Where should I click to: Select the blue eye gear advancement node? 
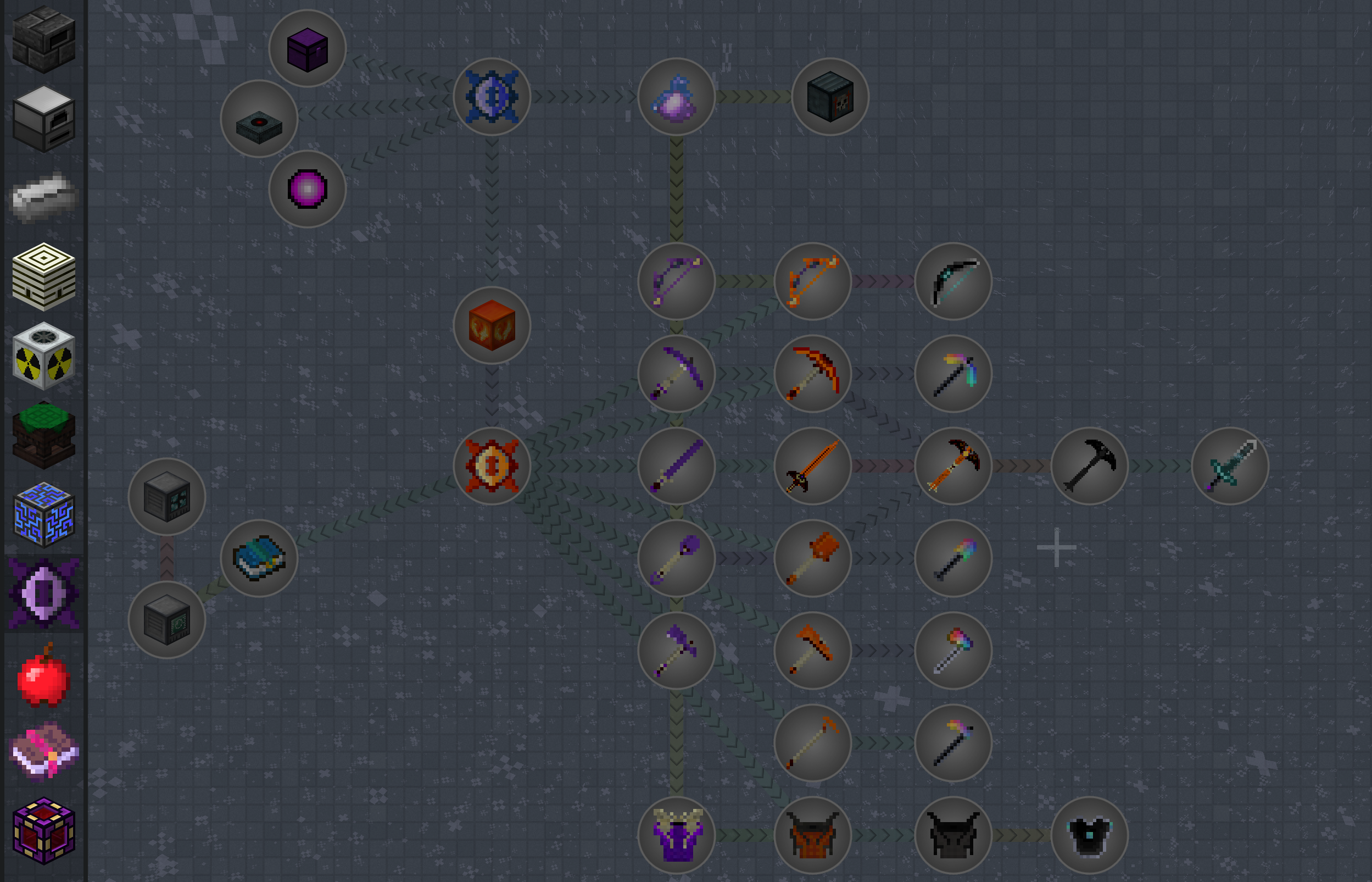pyautogui.click(x=493, y=96)
